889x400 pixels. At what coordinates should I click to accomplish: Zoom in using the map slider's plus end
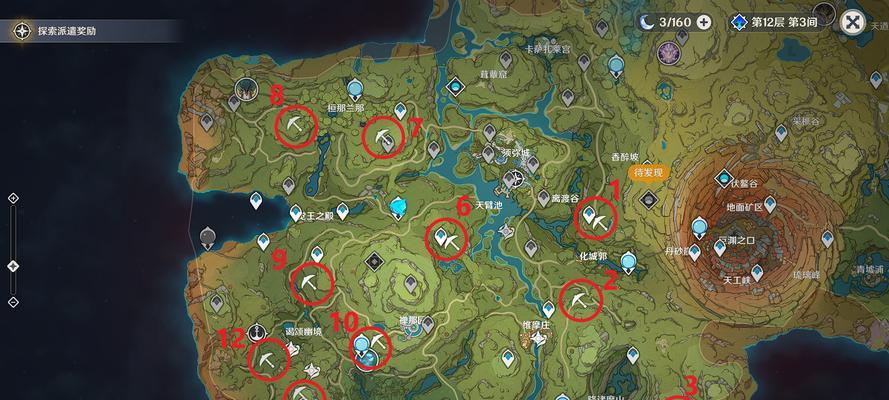pyautogui.click(x=13, y=198)
